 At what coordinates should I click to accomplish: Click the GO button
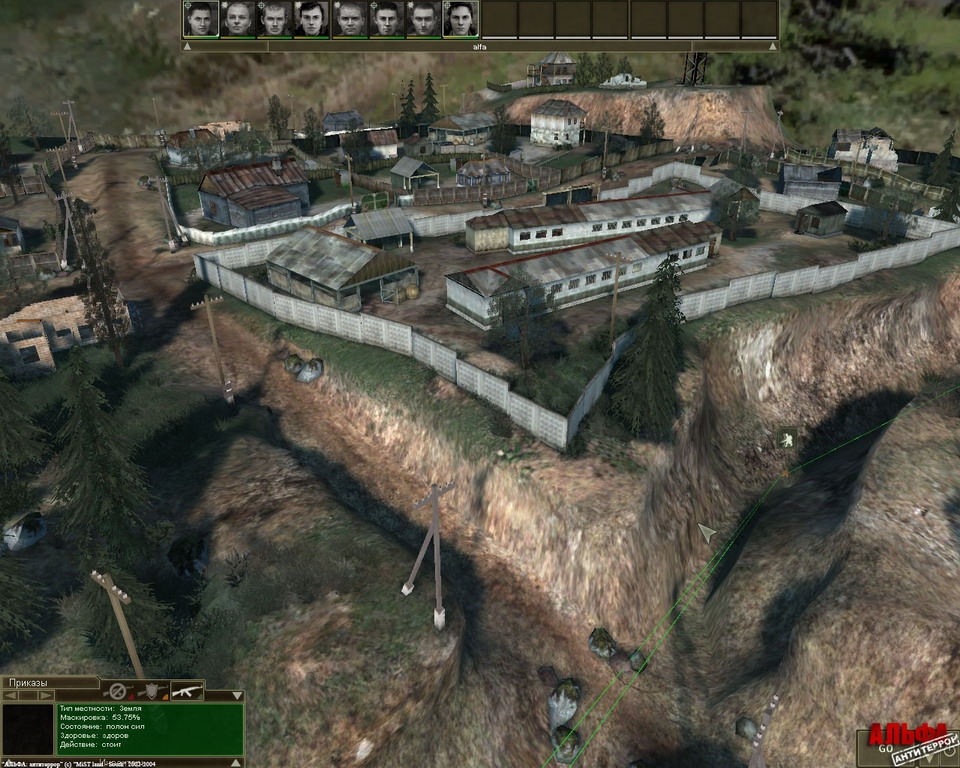pyautogui.click(x=887, y=747)
